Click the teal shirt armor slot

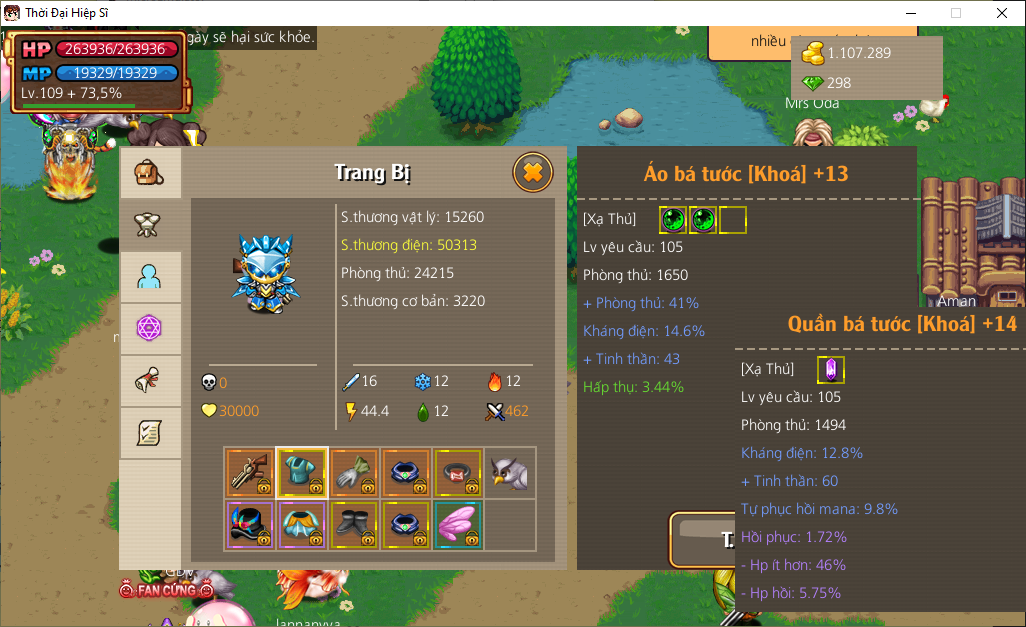302,472
